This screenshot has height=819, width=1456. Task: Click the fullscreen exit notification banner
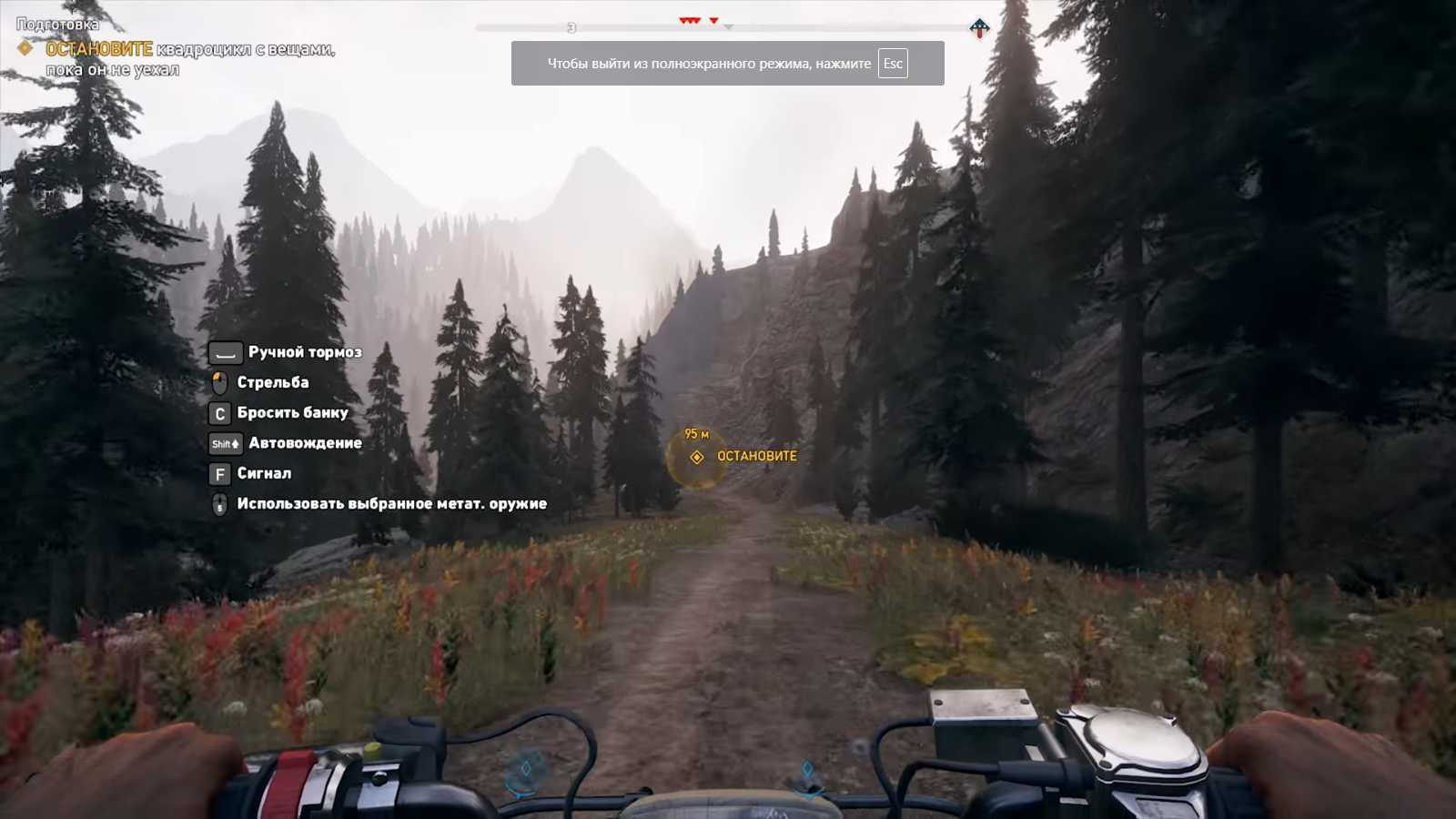[727, 64]
